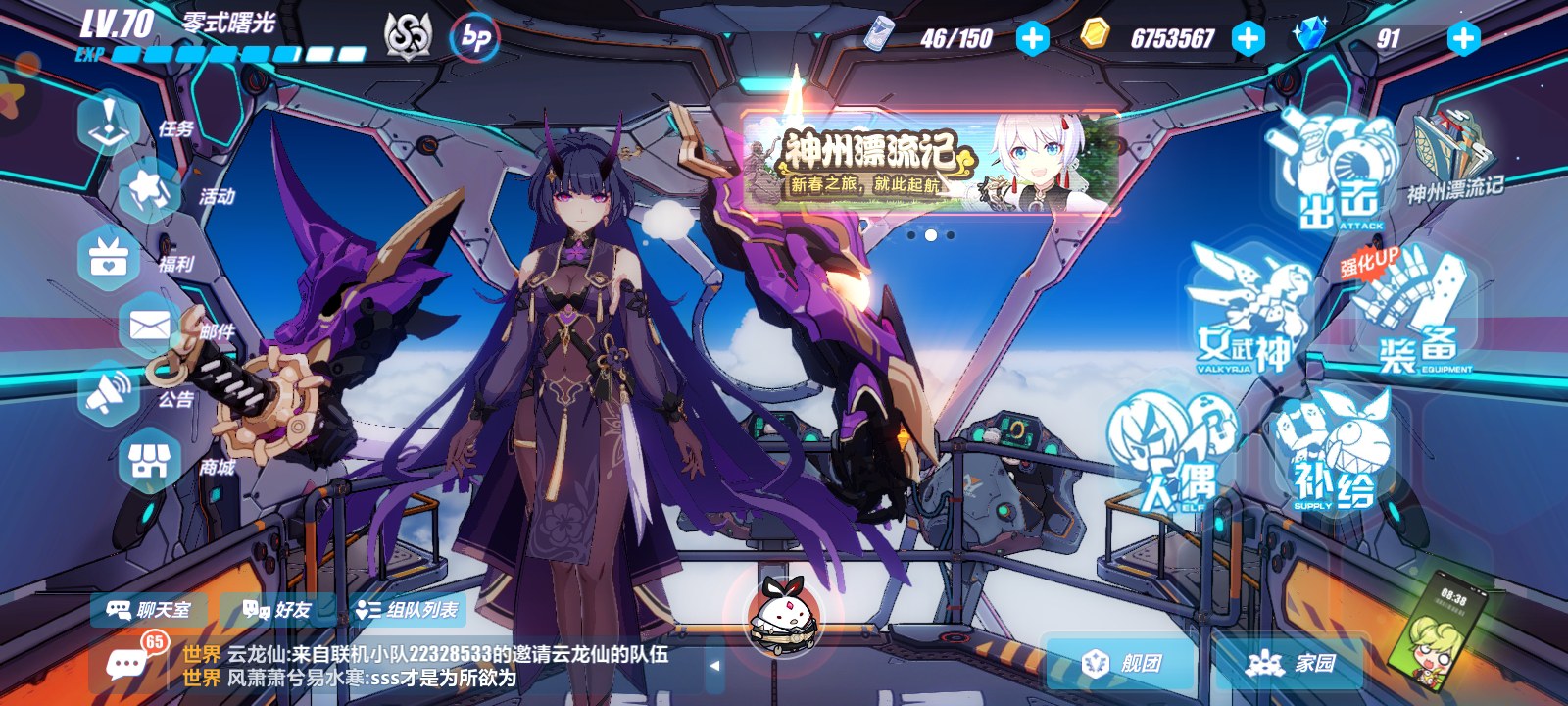Screen dimensions: 1568x706
Task: Enter the 商城 shop
Action: point(149,462)
